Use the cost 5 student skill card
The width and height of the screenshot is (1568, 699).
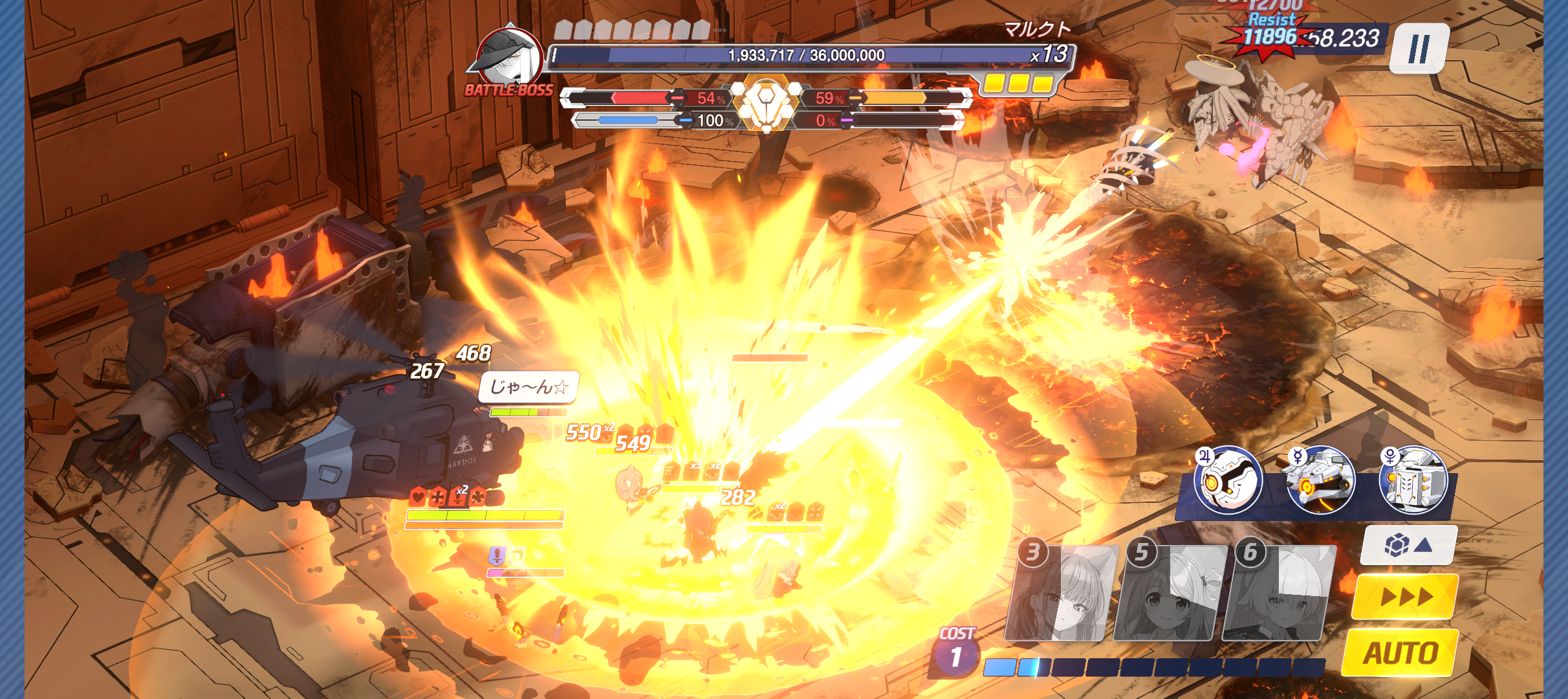[1170, 594]
